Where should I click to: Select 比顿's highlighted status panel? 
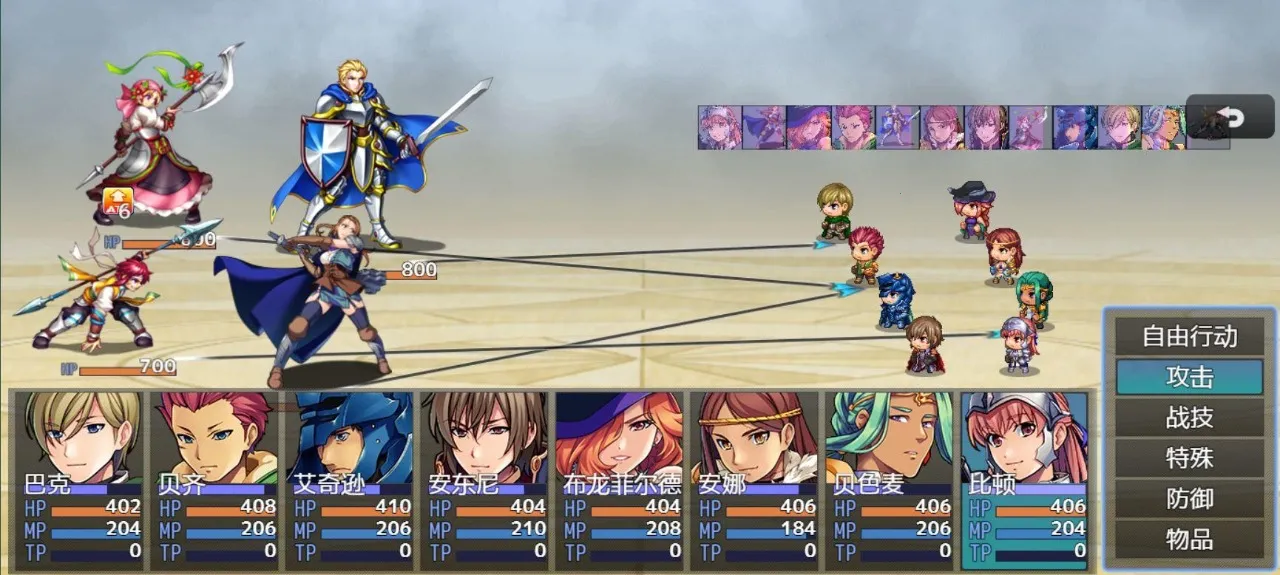(x=1026, y=480)
